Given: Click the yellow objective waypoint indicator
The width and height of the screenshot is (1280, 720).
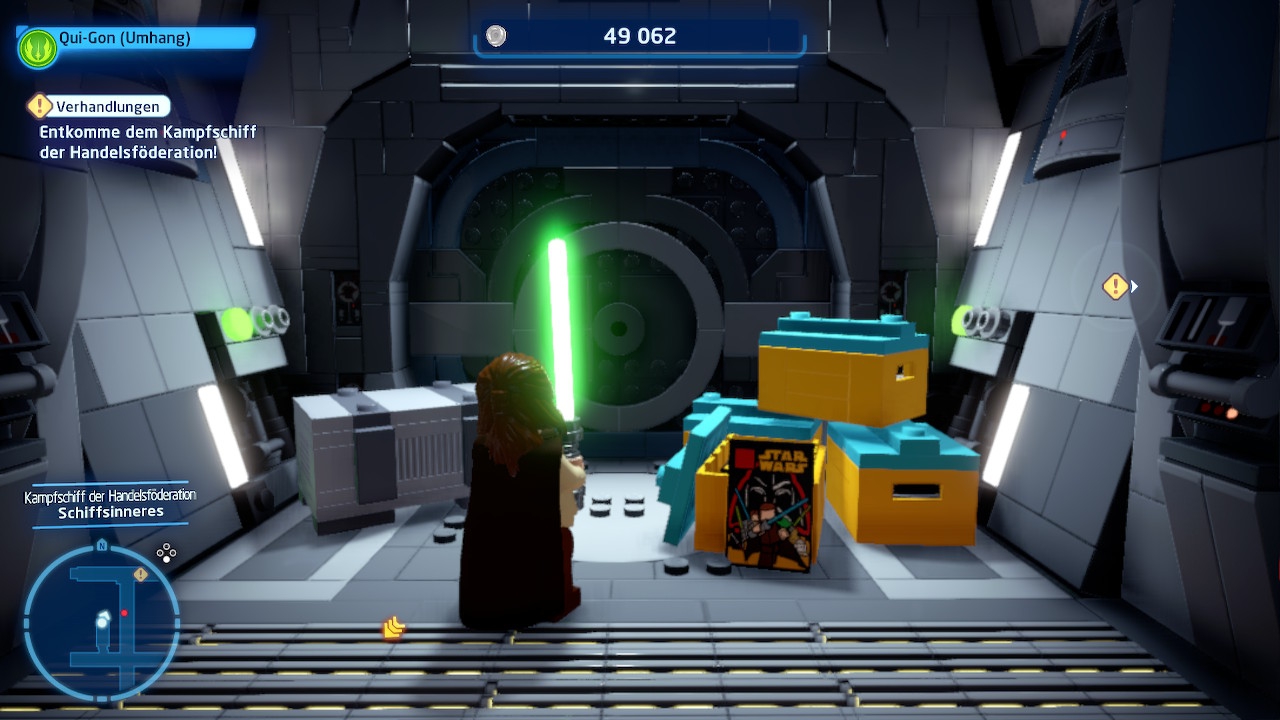Looking at the screenshot, I should (1116, 287).
